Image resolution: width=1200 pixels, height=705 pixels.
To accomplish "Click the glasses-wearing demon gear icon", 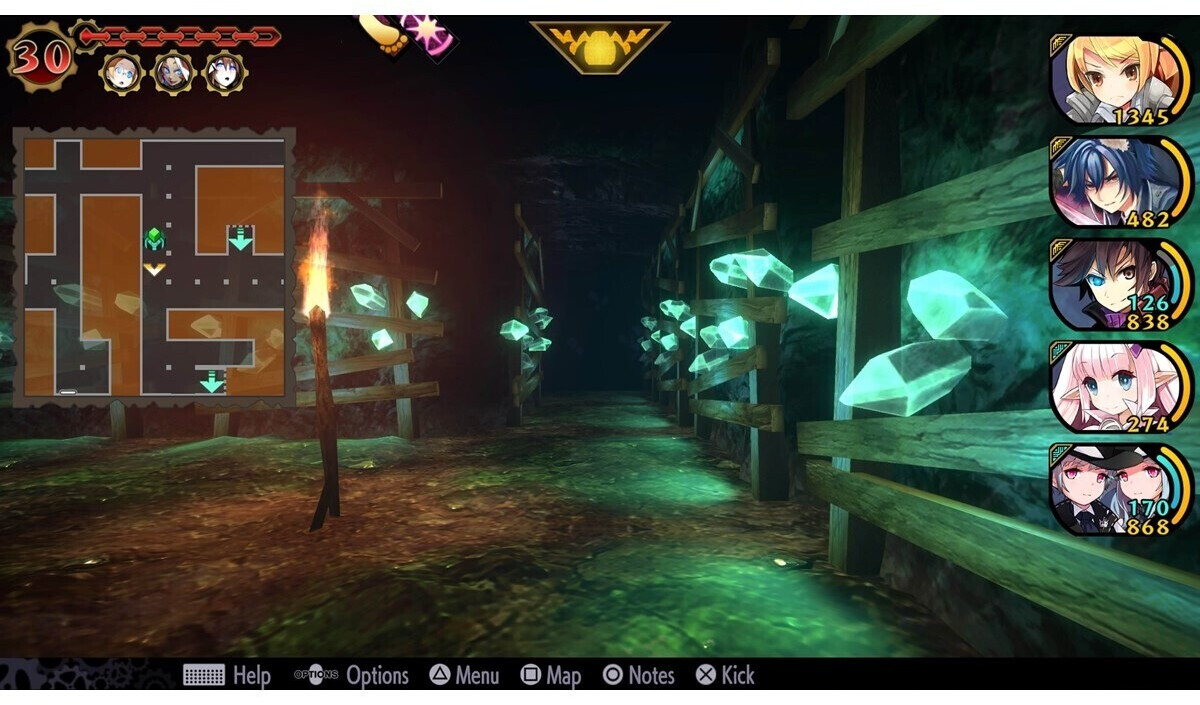I will click(x=119, y=72).
